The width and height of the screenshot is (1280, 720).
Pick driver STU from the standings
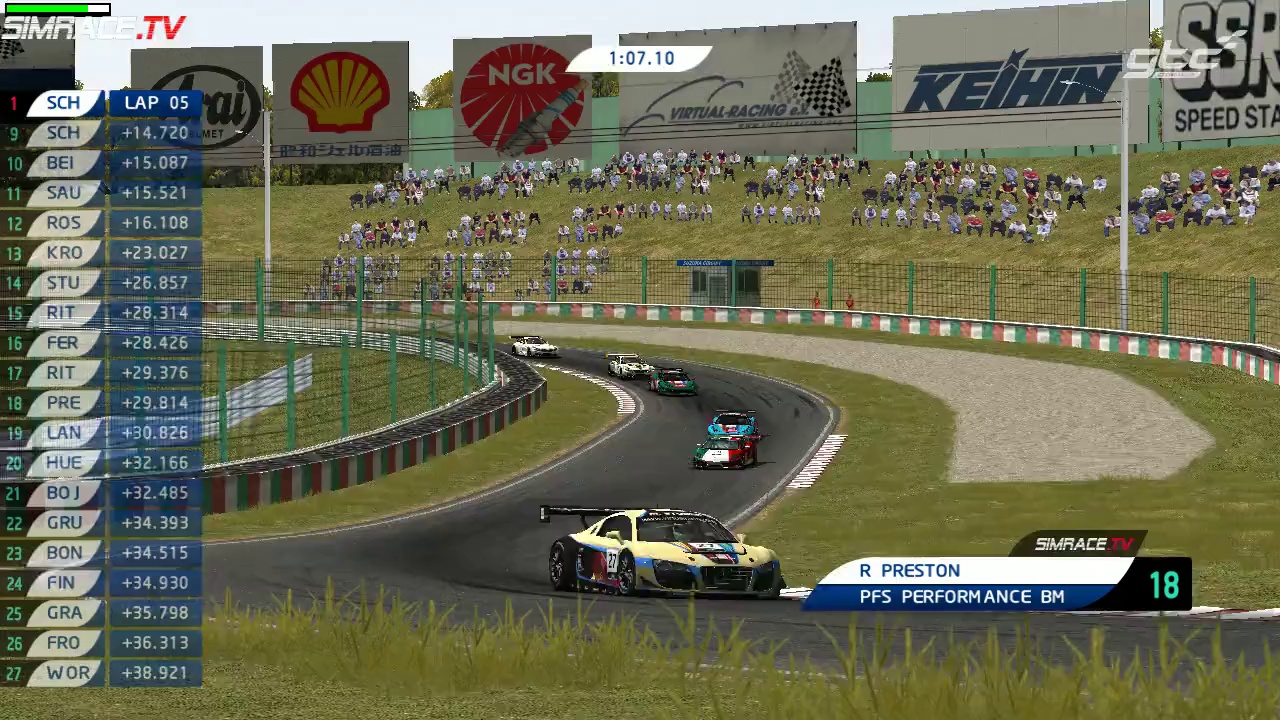coord(64,283)
